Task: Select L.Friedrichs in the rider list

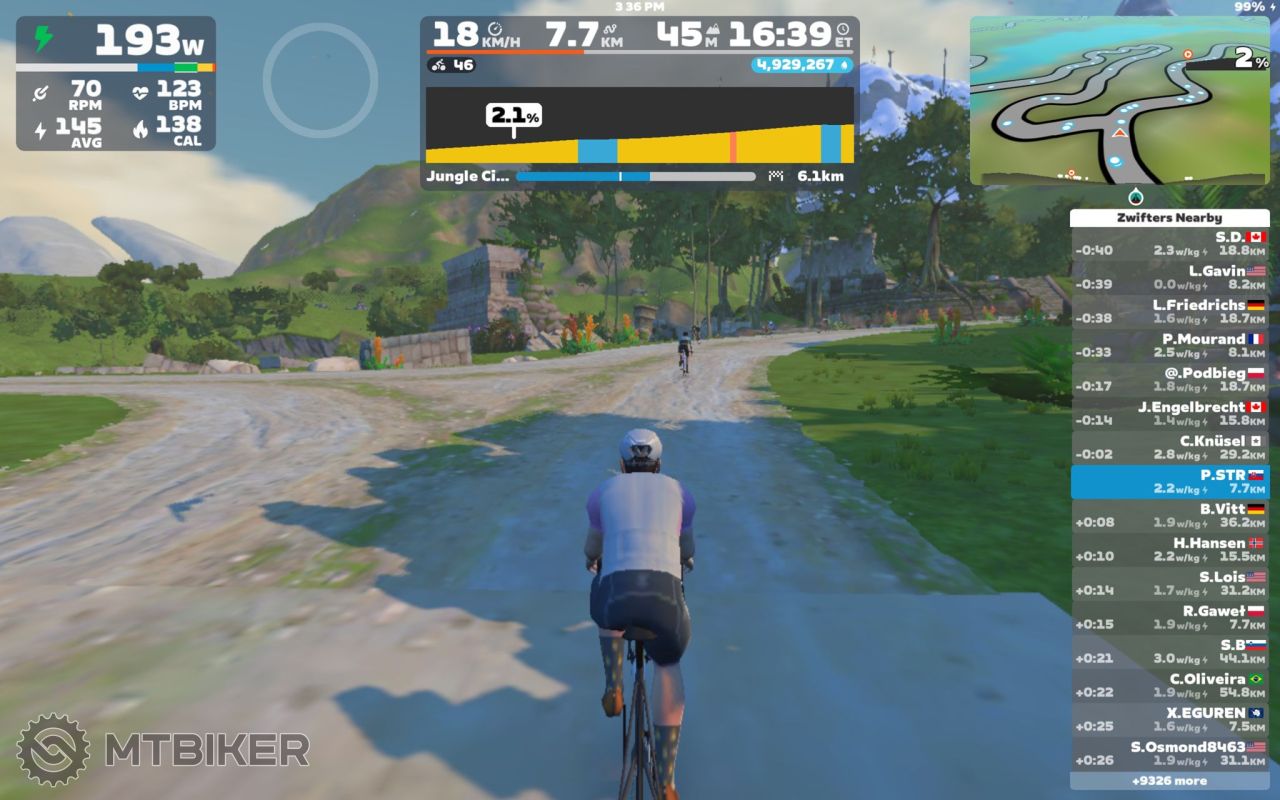Action: (x=1169, y=312)
